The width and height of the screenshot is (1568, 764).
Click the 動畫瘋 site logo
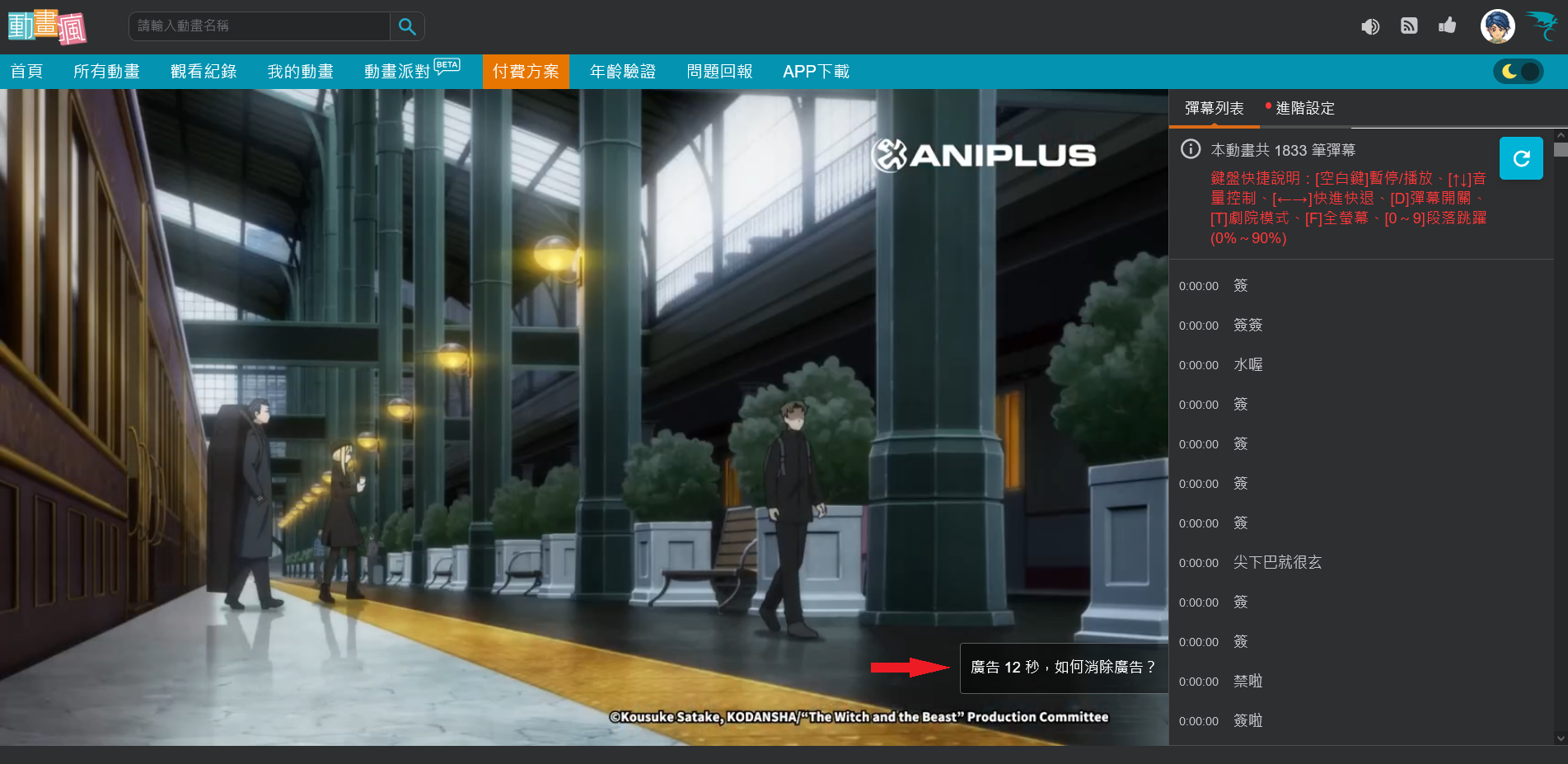[47, 26]
